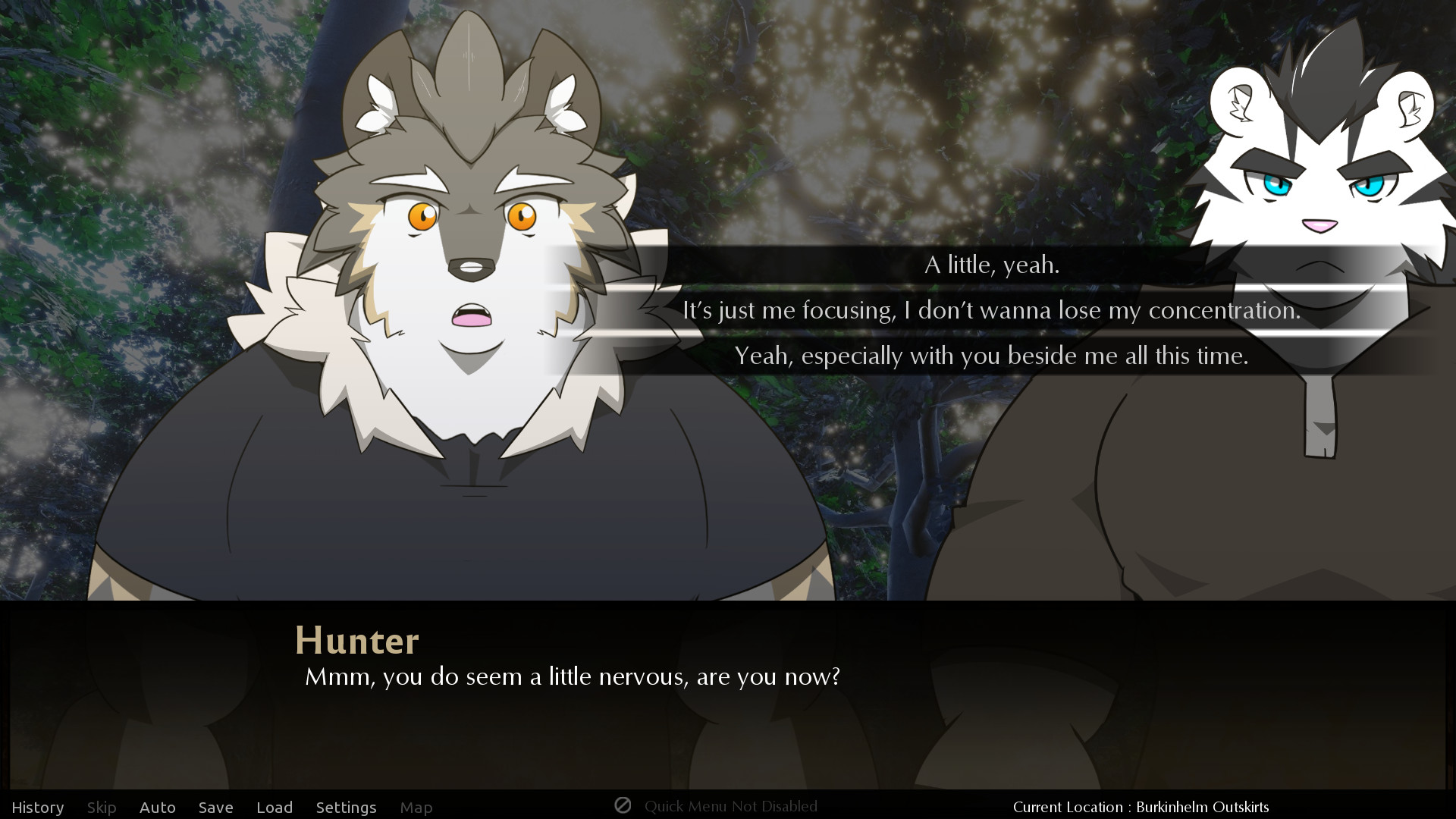Open the Settings menu
1456x819 pixels.
coord(346,807)
